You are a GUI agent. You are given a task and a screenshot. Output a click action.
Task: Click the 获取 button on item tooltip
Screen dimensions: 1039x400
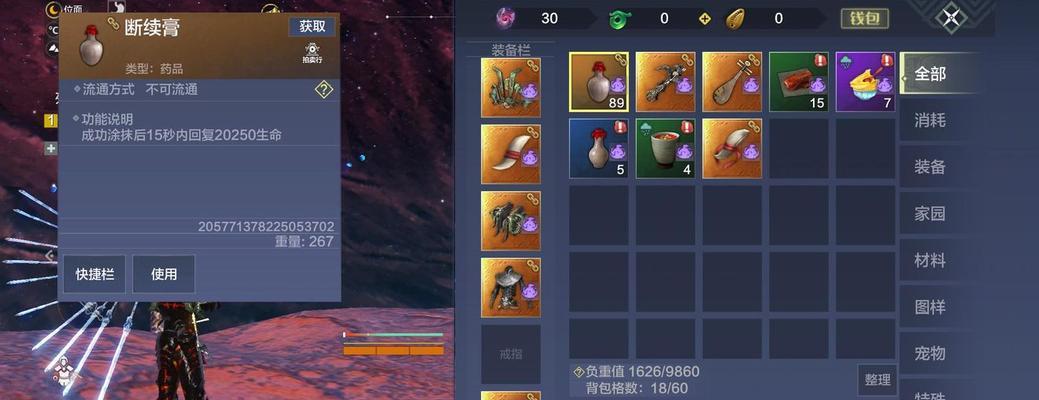click(312, 26)
